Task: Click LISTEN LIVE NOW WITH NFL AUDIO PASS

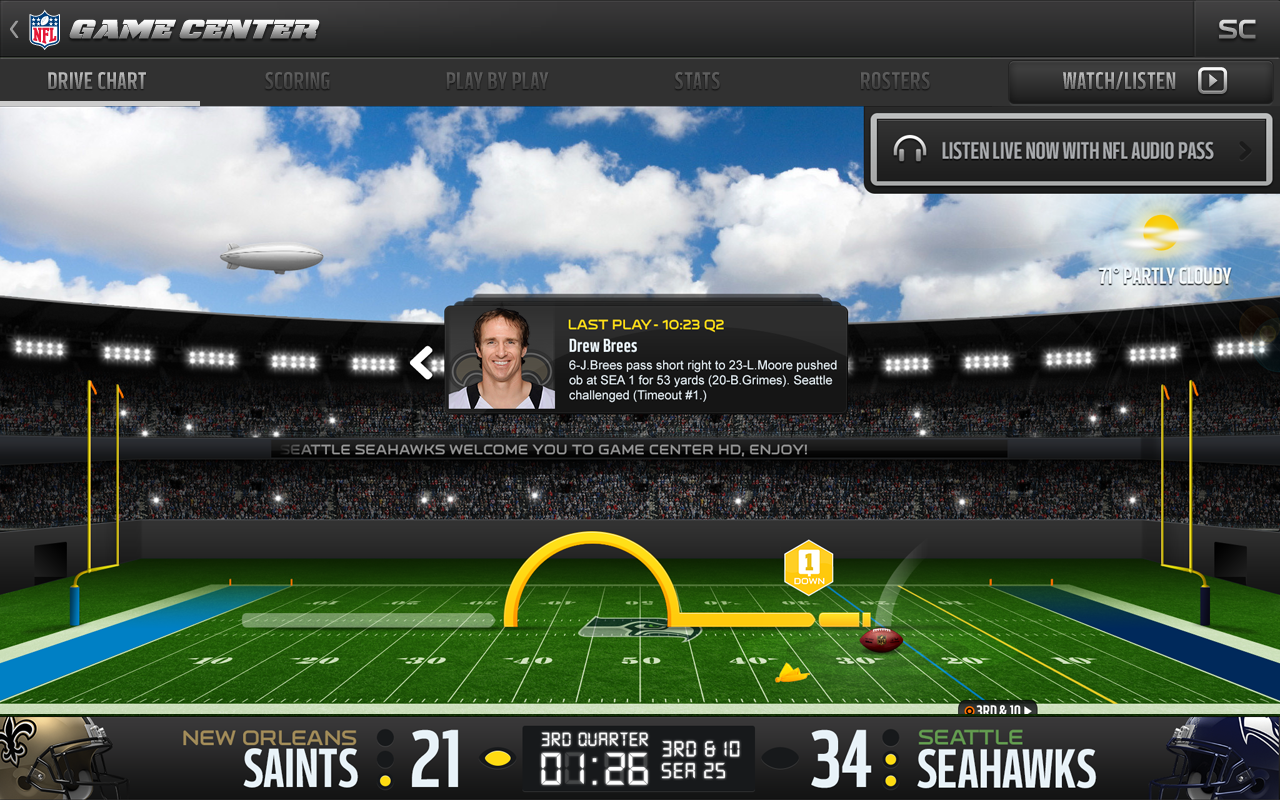Action: [x=1070, y=150]
